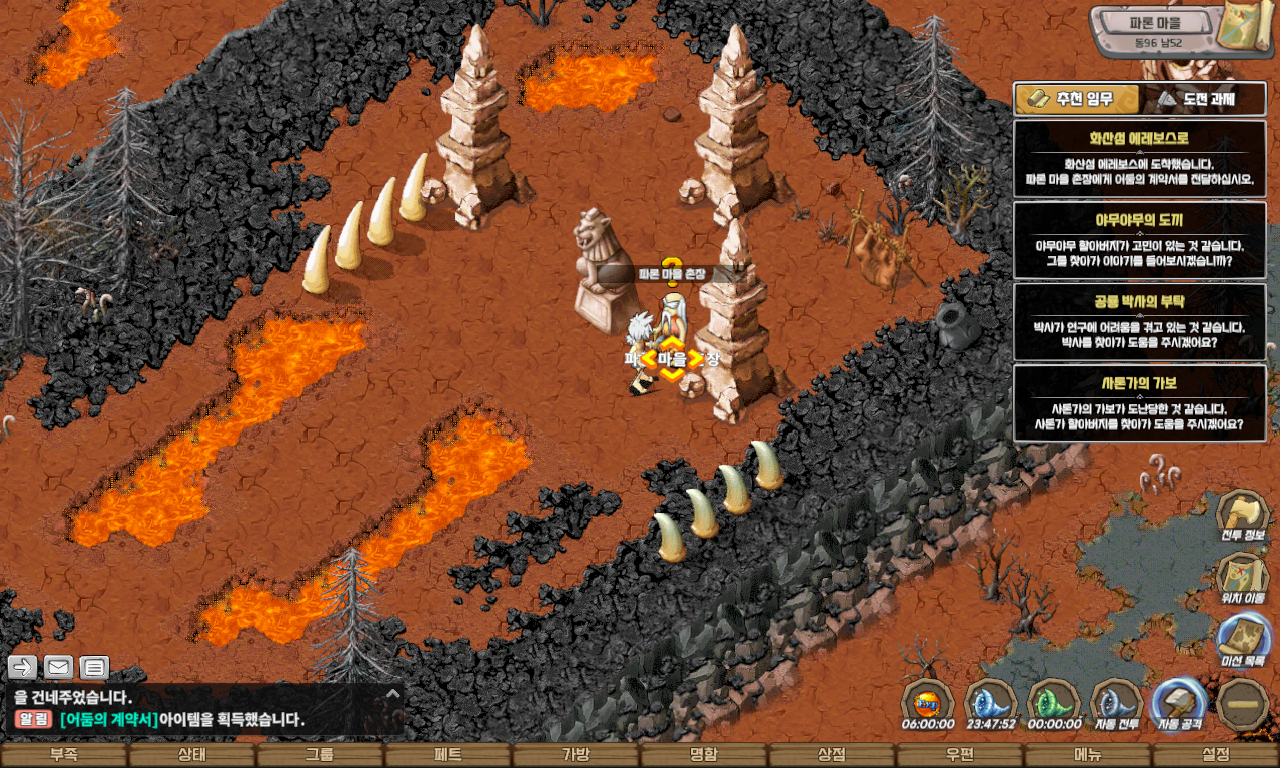Open the 가방 (bag) inventory
This screenshot has width=1280, height=768.
click(576, 755)
